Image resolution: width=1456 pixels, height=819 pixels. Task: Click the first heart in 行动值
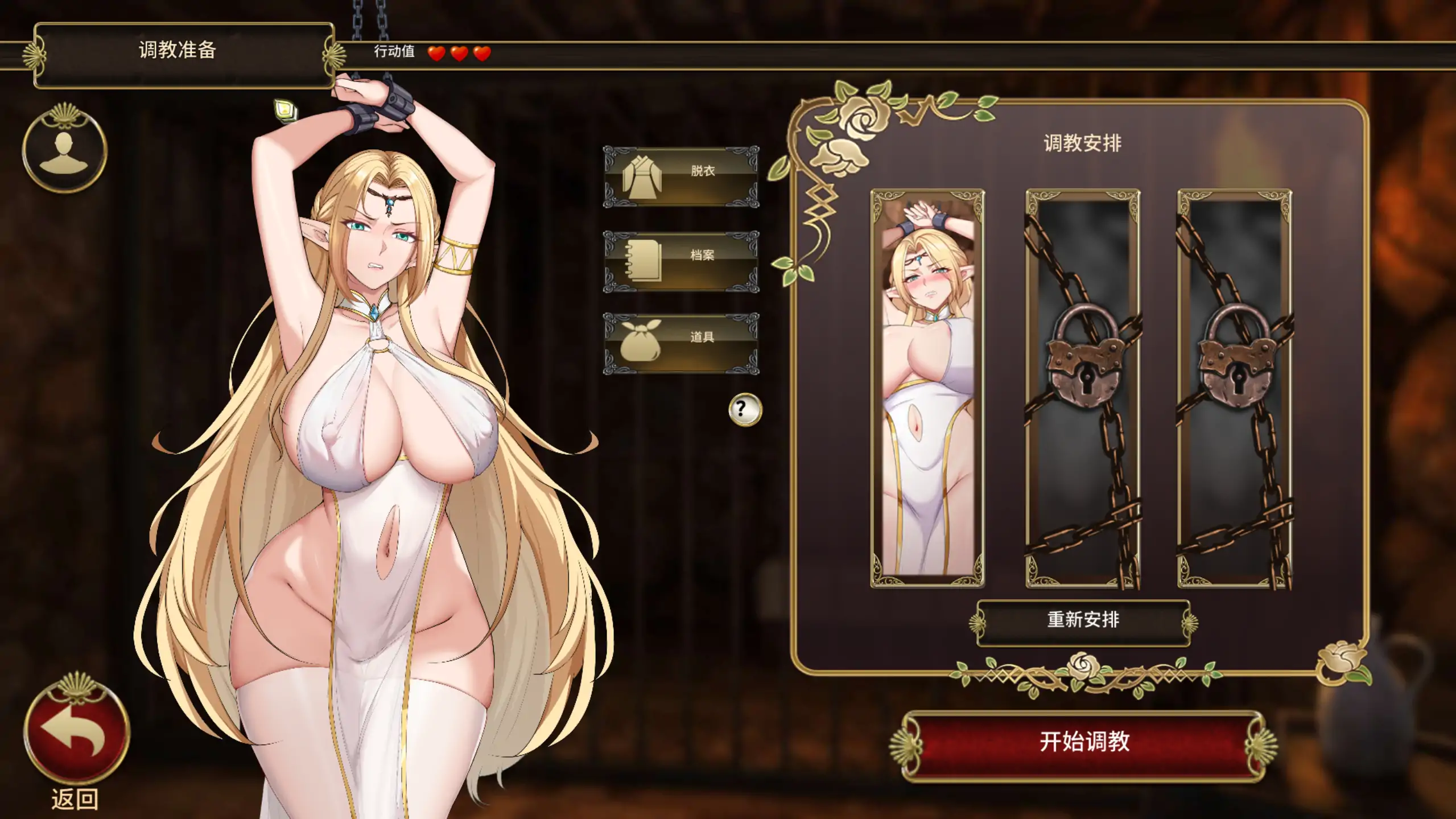pyautogui.click(x=436, y=55)
